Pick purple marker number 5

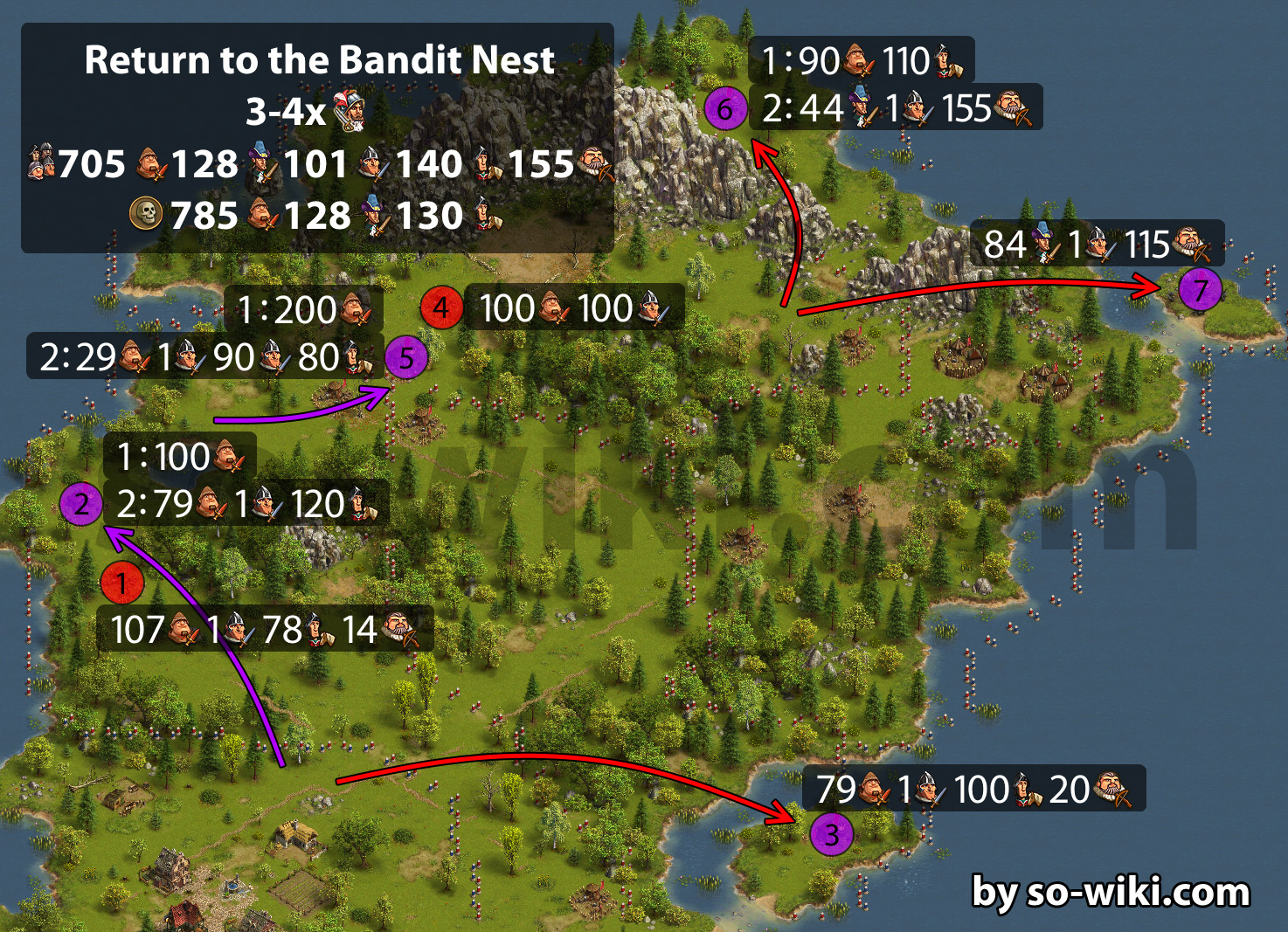tap(406, 358)
